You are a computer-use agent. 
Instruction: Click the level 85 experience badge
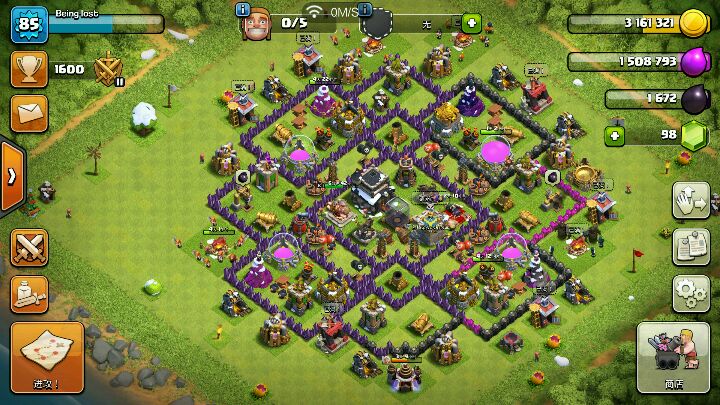coord(29,23)
